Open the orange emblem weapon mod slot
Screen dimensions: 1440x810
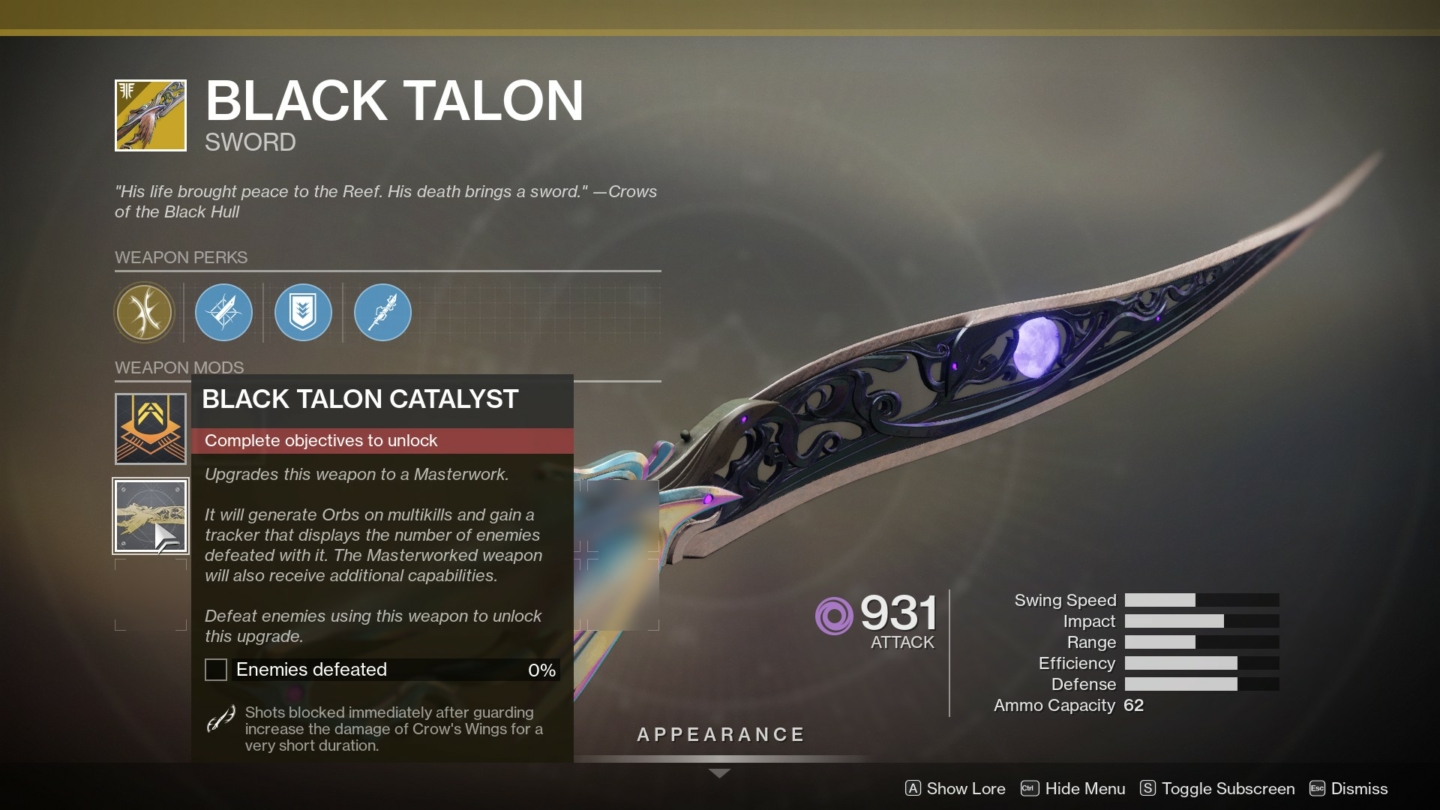[x=150, y=428]
